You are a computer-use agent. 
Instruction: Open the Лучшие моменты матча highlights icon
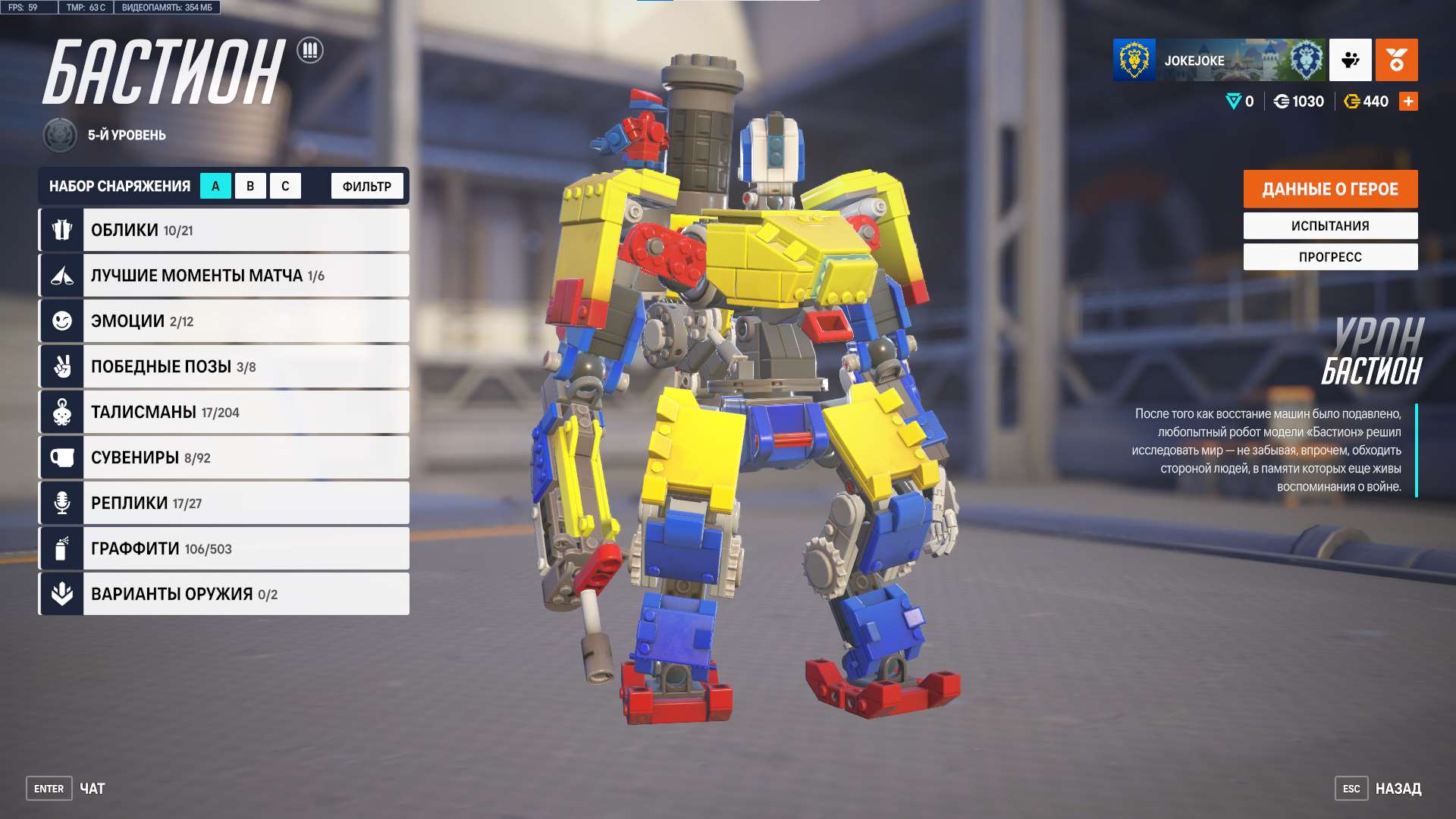pyautogui.click(x=61, y=275)
